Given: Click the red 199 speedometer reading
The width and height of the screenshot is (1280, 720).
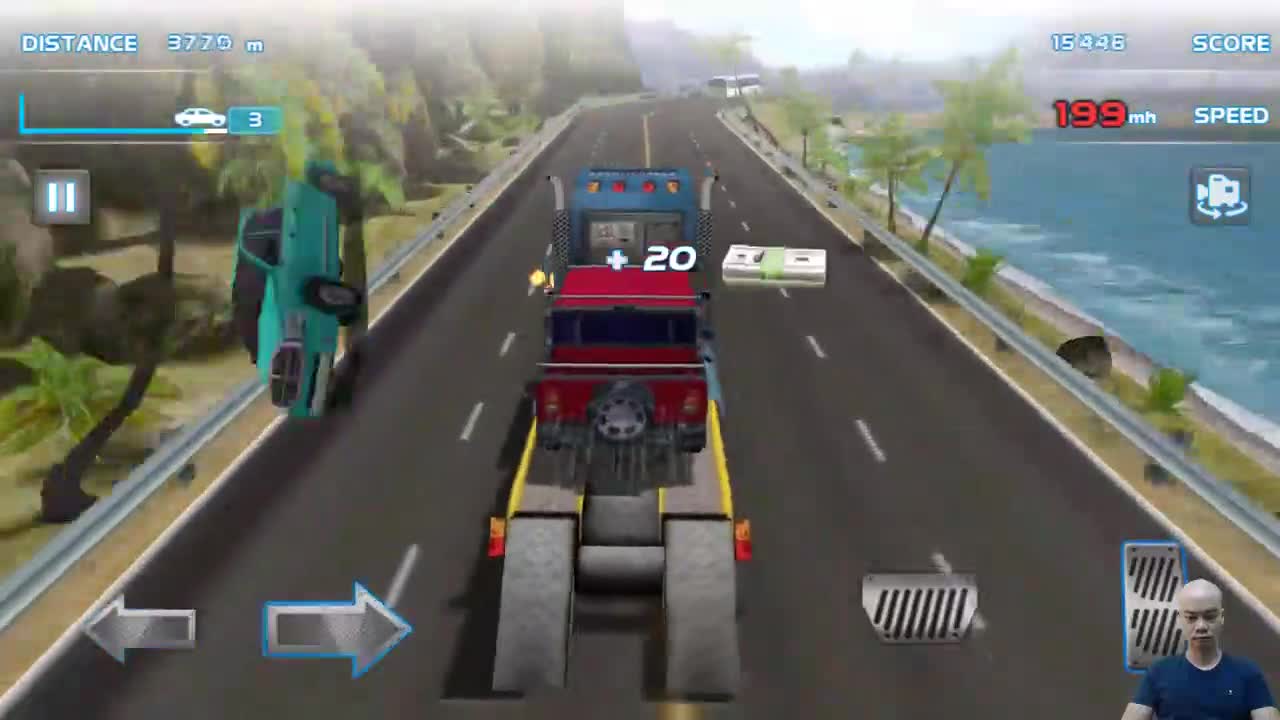Looking at the screenshot, I should click(x=1087, y=115).
